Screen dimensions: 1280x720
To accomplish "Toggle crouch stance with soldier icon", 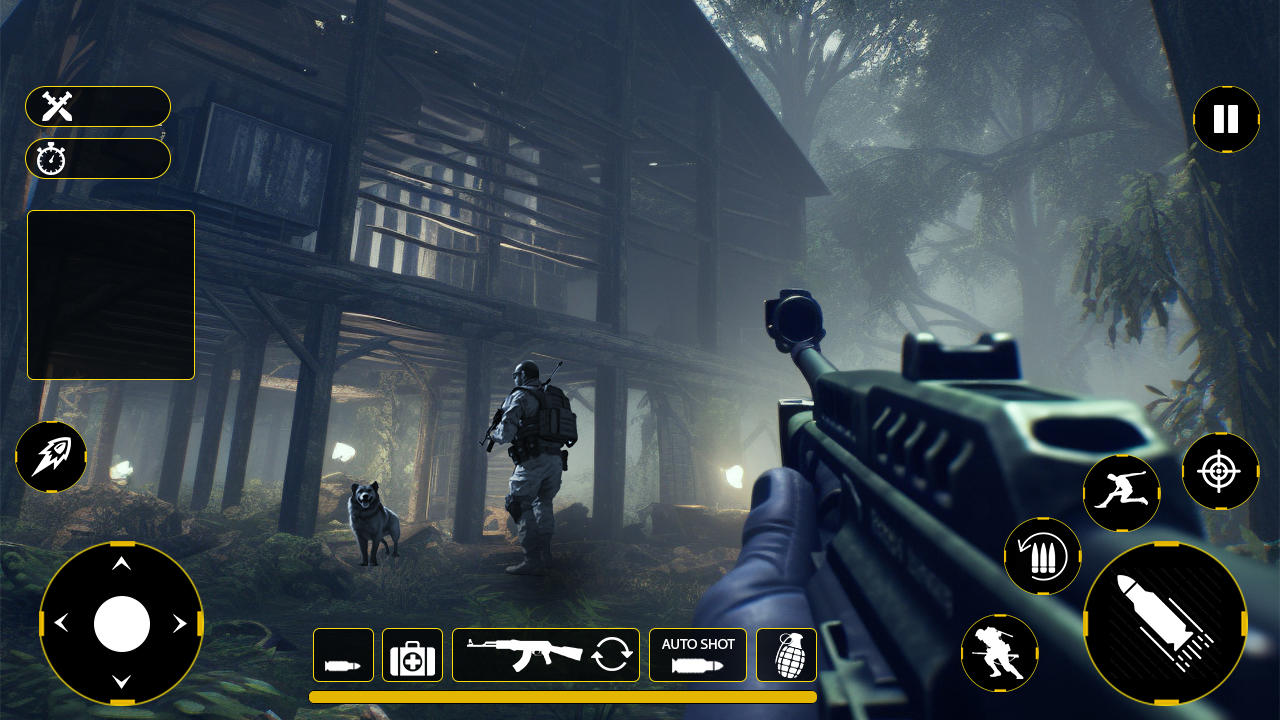I will click(1001, 660).
